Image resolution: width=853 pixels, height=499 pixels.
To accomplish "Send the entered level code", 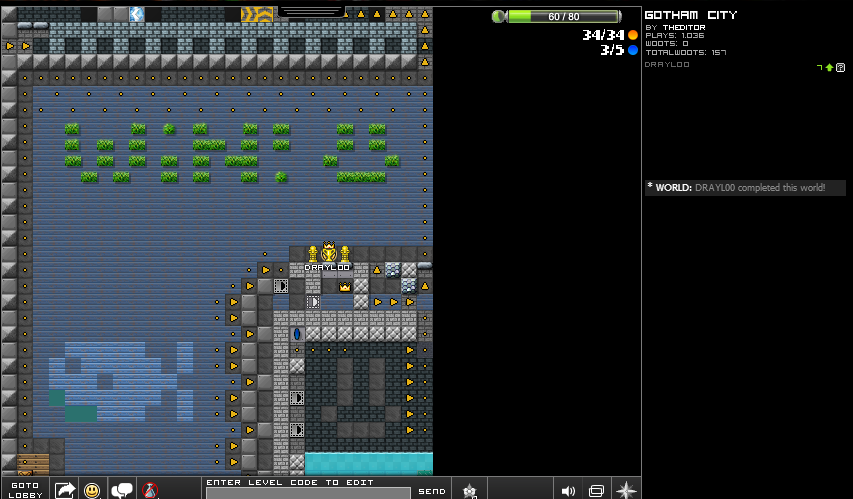I will point(432,491).
